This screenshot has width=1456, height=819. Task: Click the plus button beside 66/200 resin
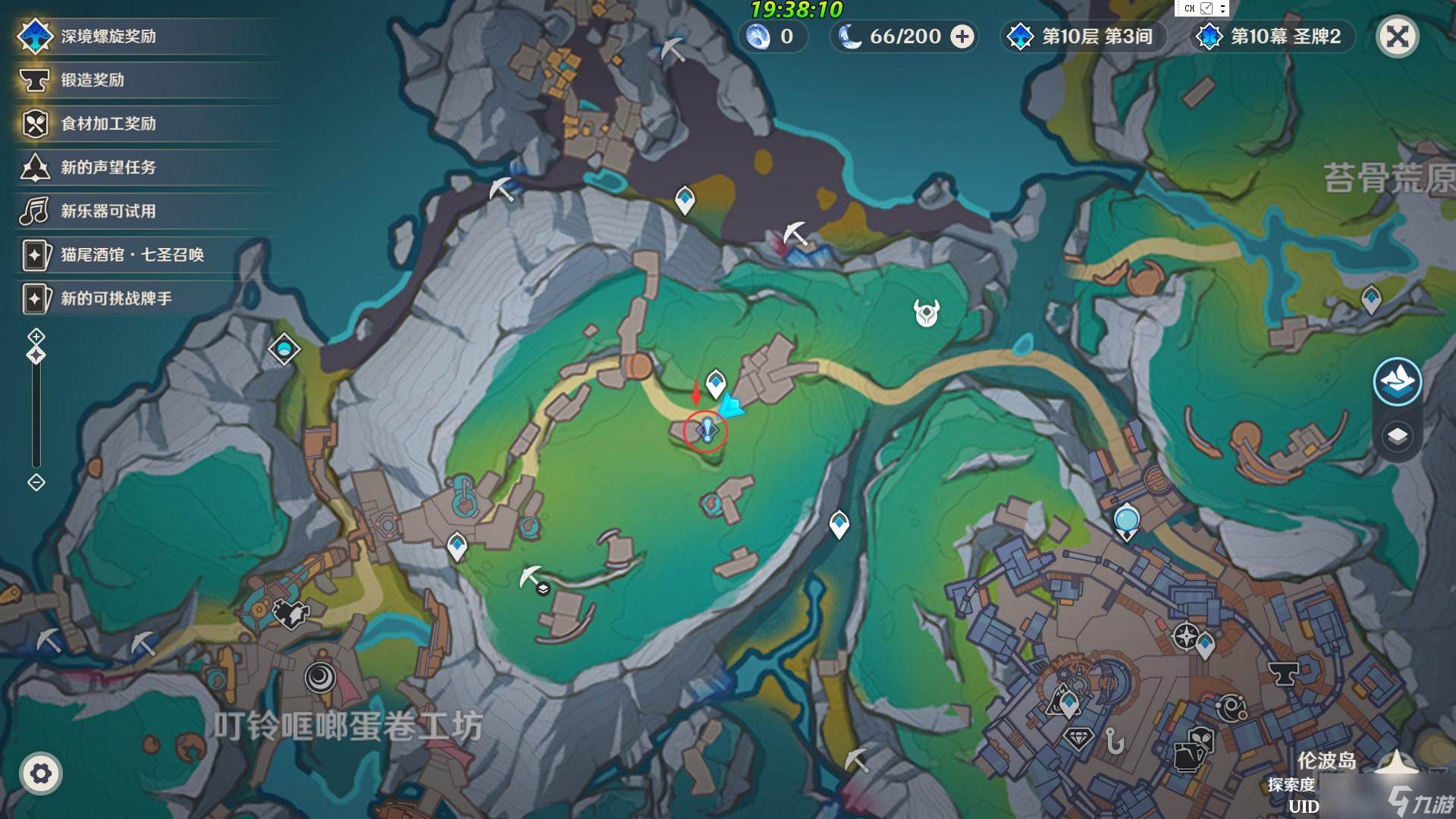[962, 36]
